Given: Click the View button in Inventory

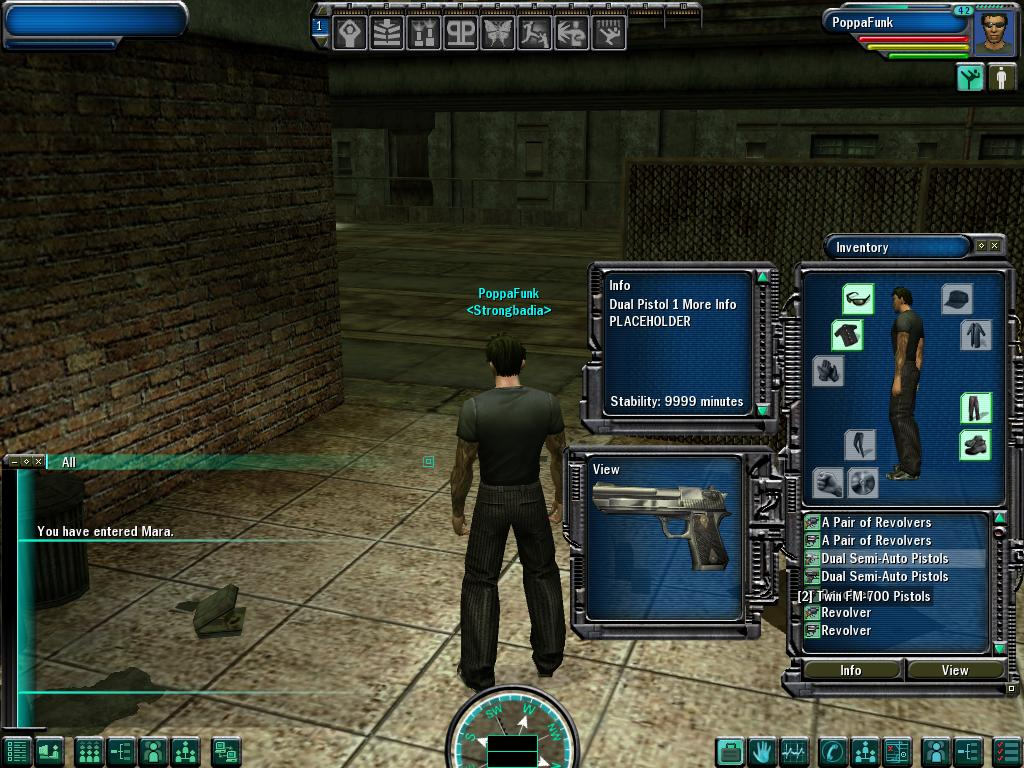Looking at the screenshot, I should [x=954, y=670].
